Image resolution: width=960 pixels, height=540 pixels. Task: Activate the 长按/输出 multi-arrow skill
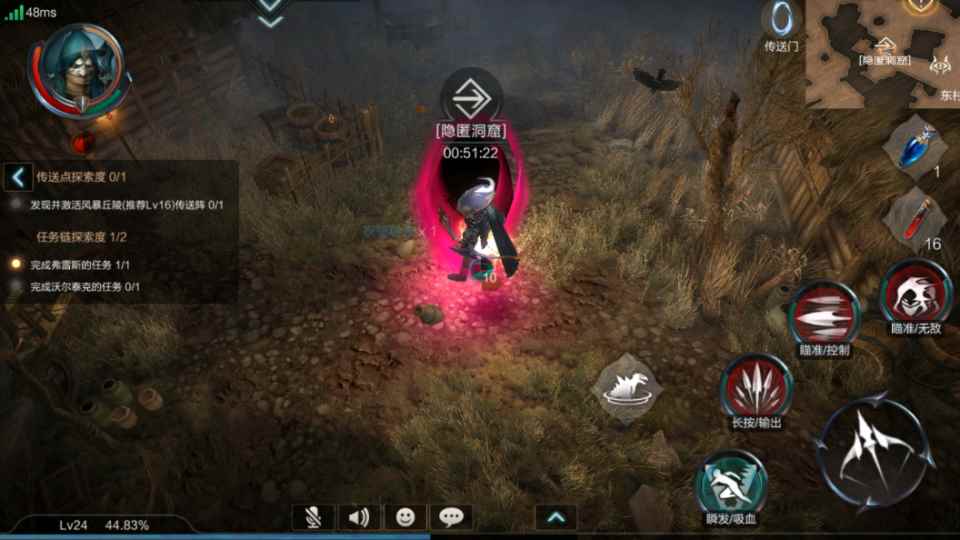click(757, 386)
